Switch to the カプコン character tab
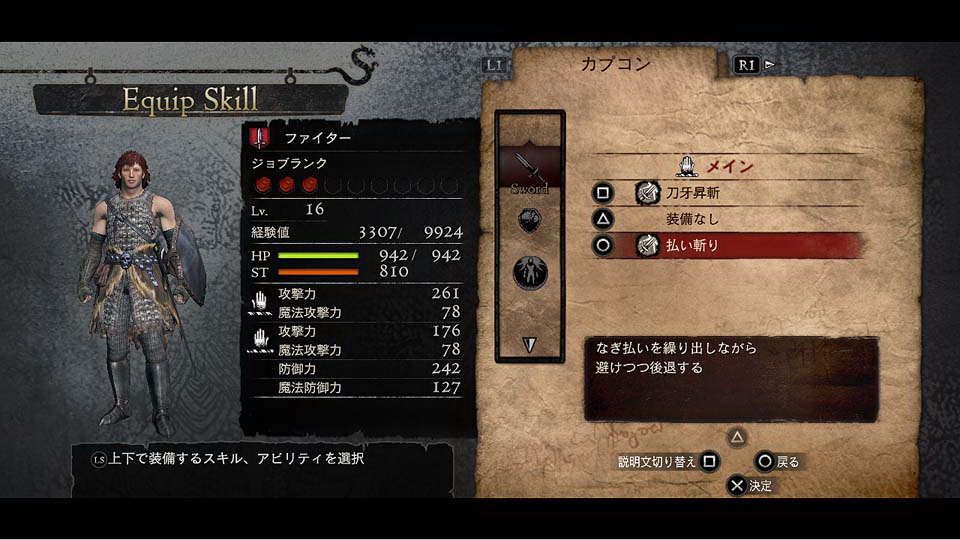Screen dimensions: 960x540 click(615, 65)
